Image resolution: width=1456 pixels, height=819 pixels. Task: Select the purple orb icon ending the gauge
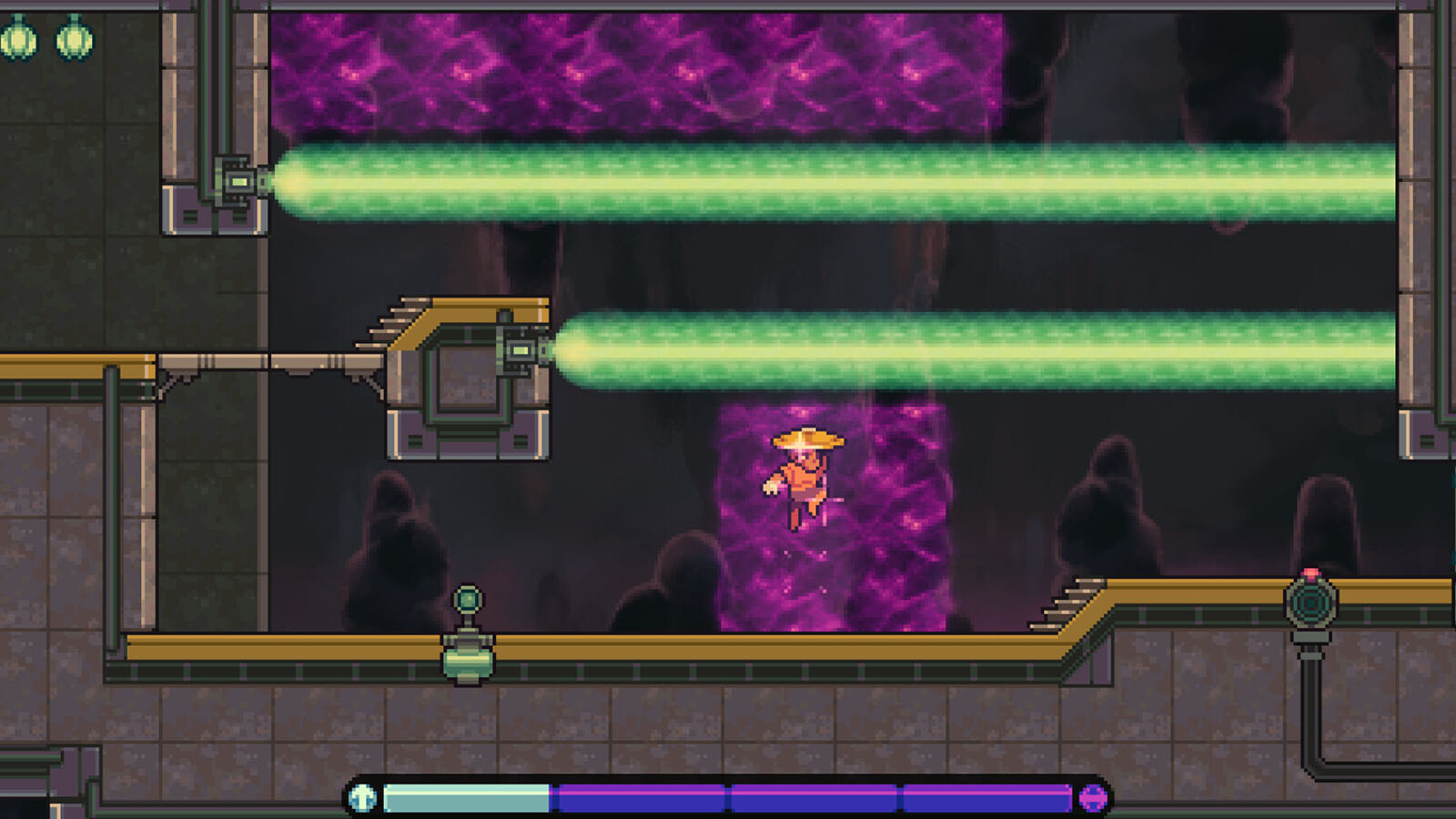click(1093, 798)
